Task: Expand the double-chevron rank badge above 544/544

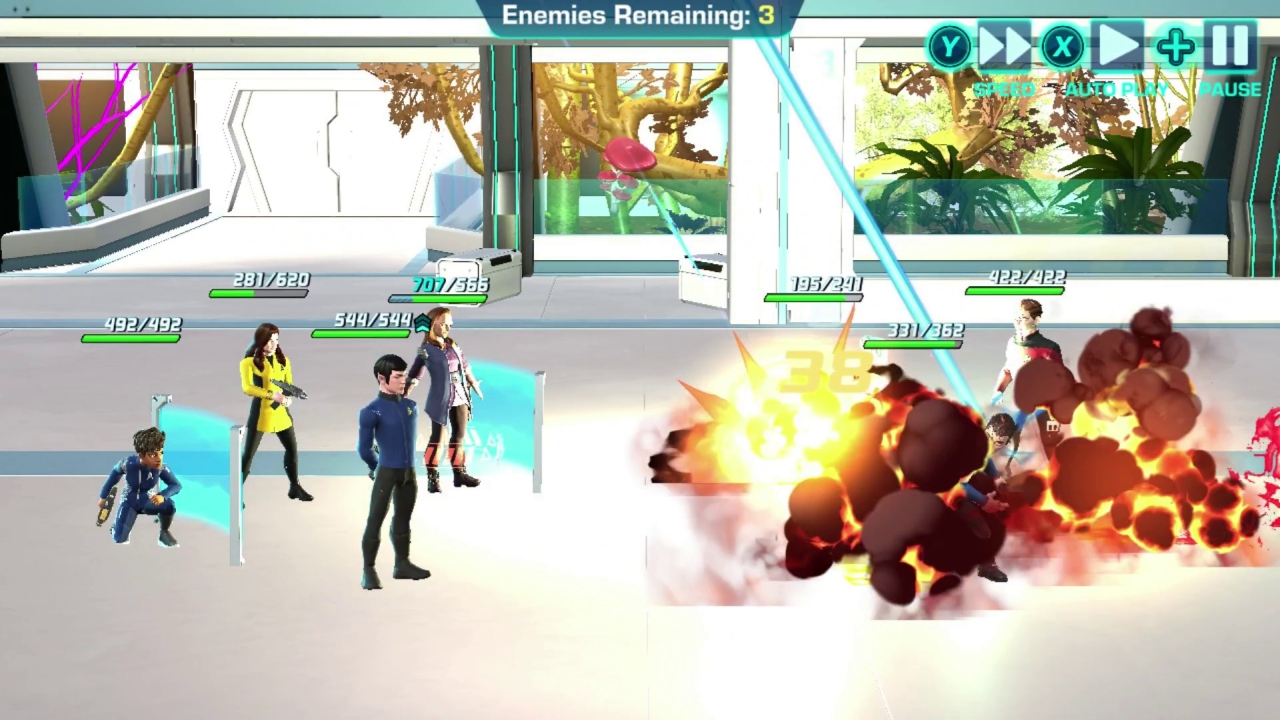Action: coord(422,322)
